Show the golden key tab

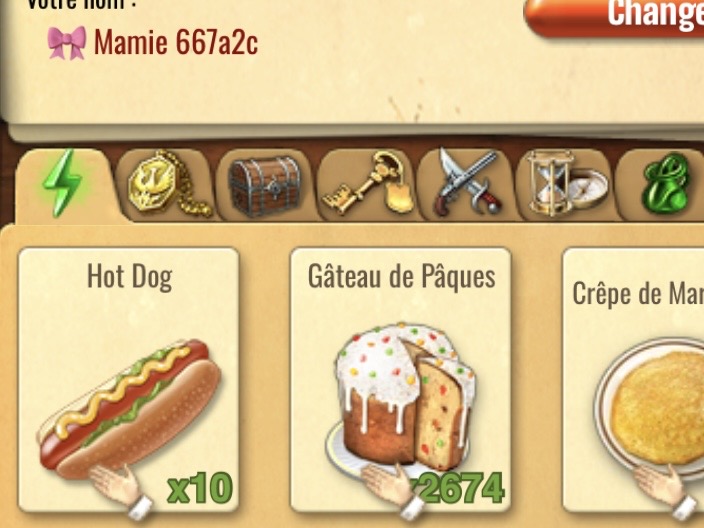tap(364, 184)
